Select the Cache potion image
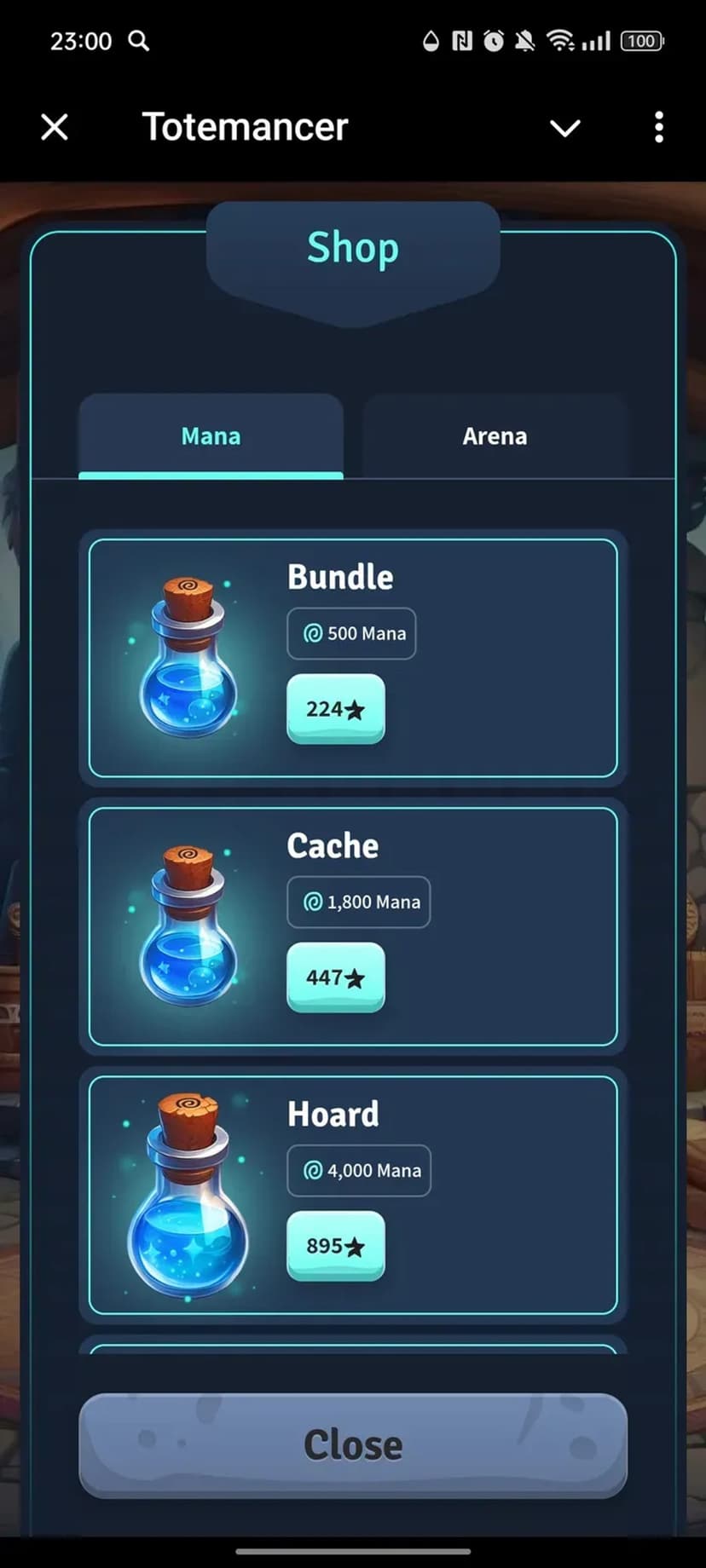The height and width of the screenshot is (1568, 706). (188, 926)
